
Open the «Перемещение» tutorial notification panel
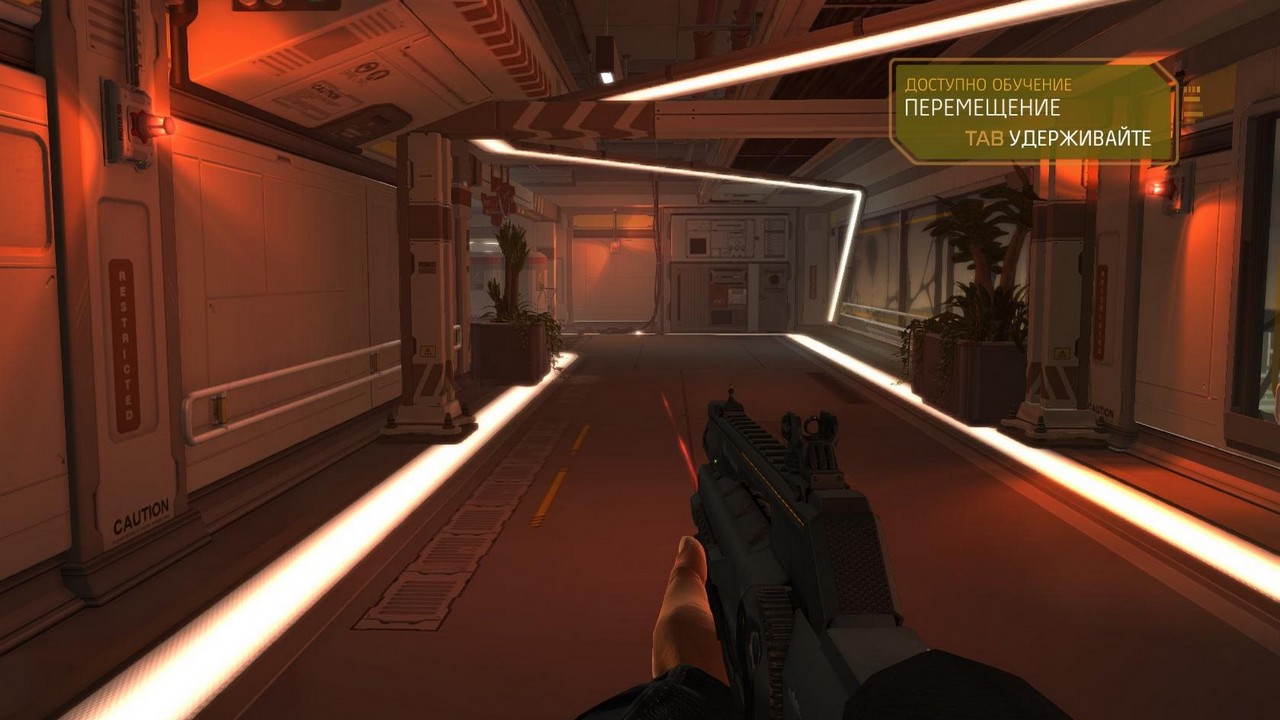click(x=1032, y=111)
